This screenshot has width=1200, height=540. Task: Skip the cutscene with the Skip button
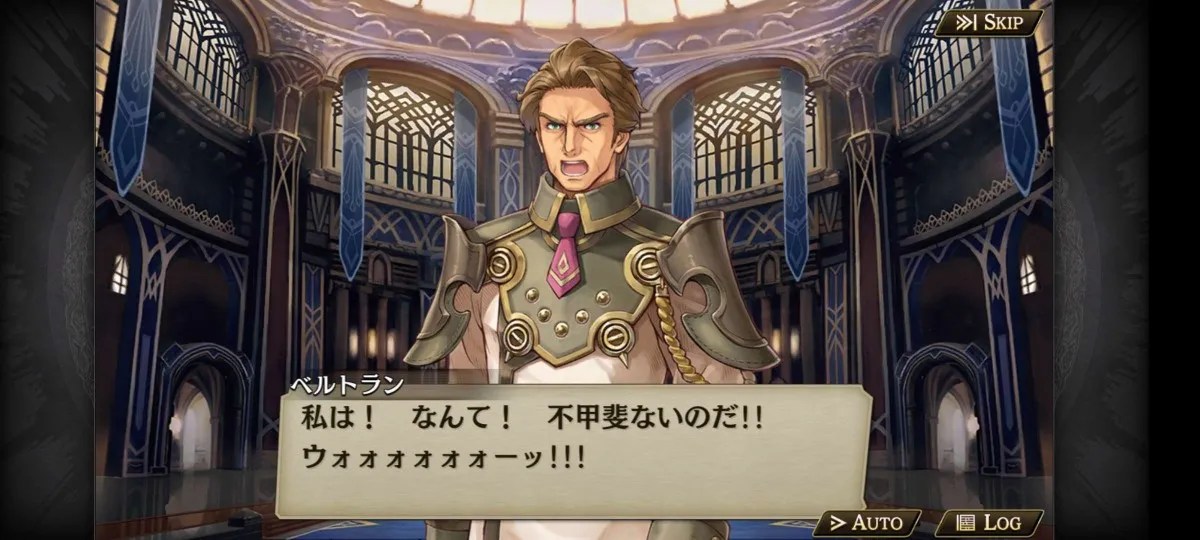click(x=988, y=23)
